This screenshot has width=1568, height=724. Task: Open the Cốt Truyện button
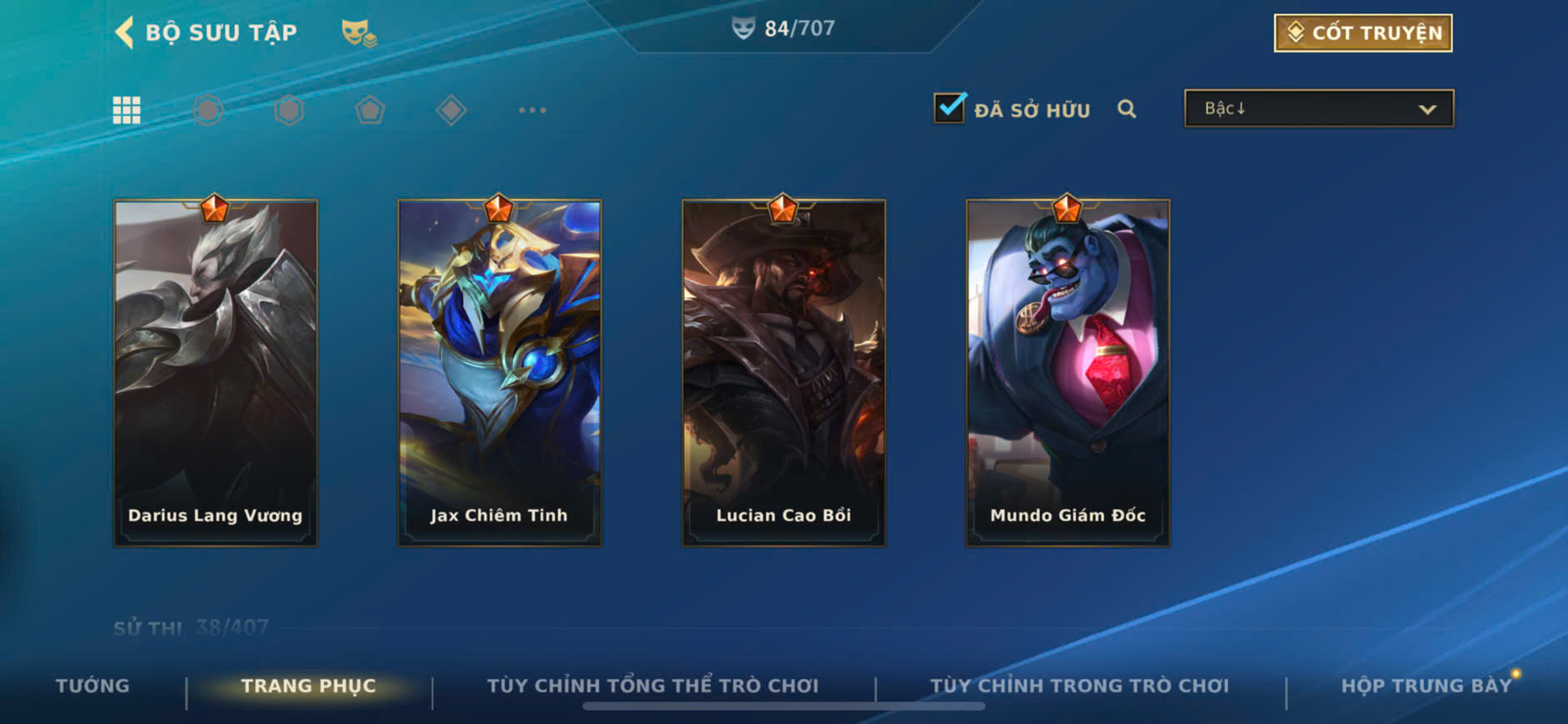coord(1362,33)
